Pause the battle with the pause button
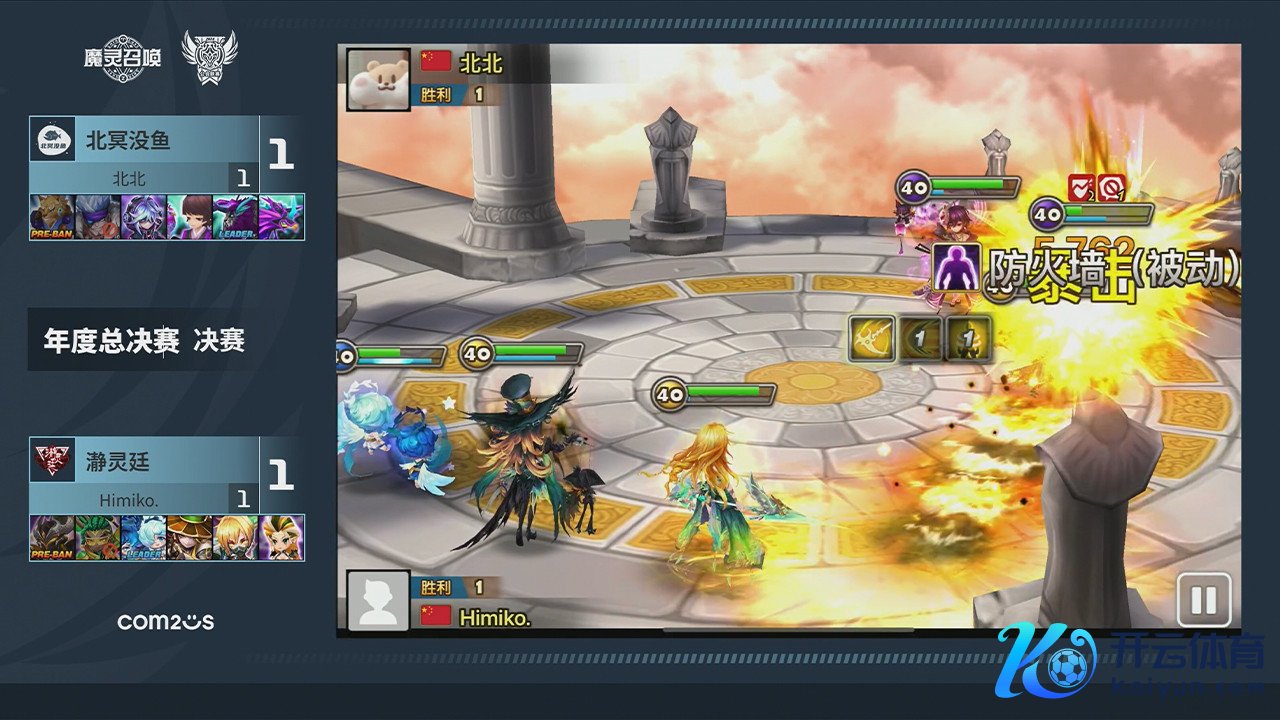 point(1203,600)
